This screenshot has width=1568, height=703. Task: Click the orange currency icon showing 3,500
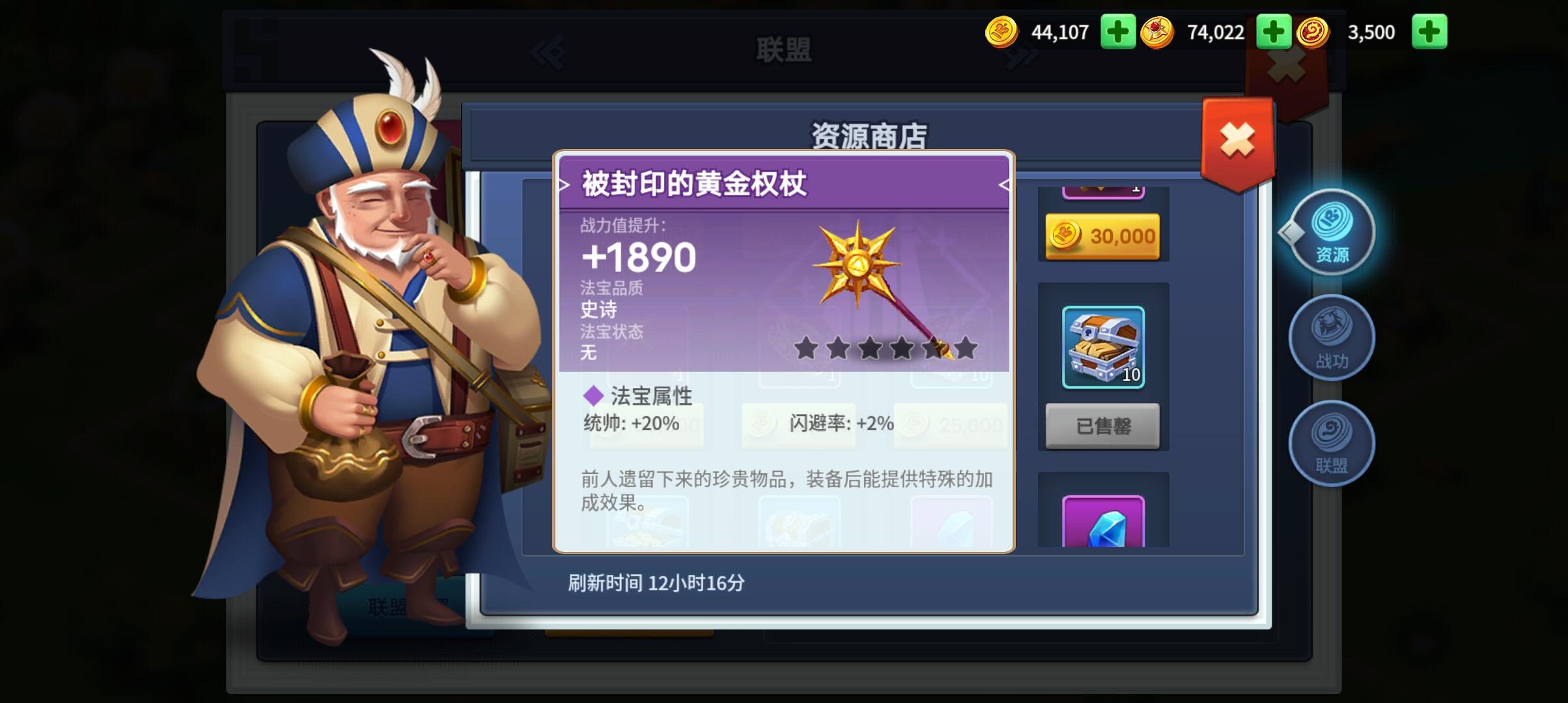click(x=1315, y=31)
